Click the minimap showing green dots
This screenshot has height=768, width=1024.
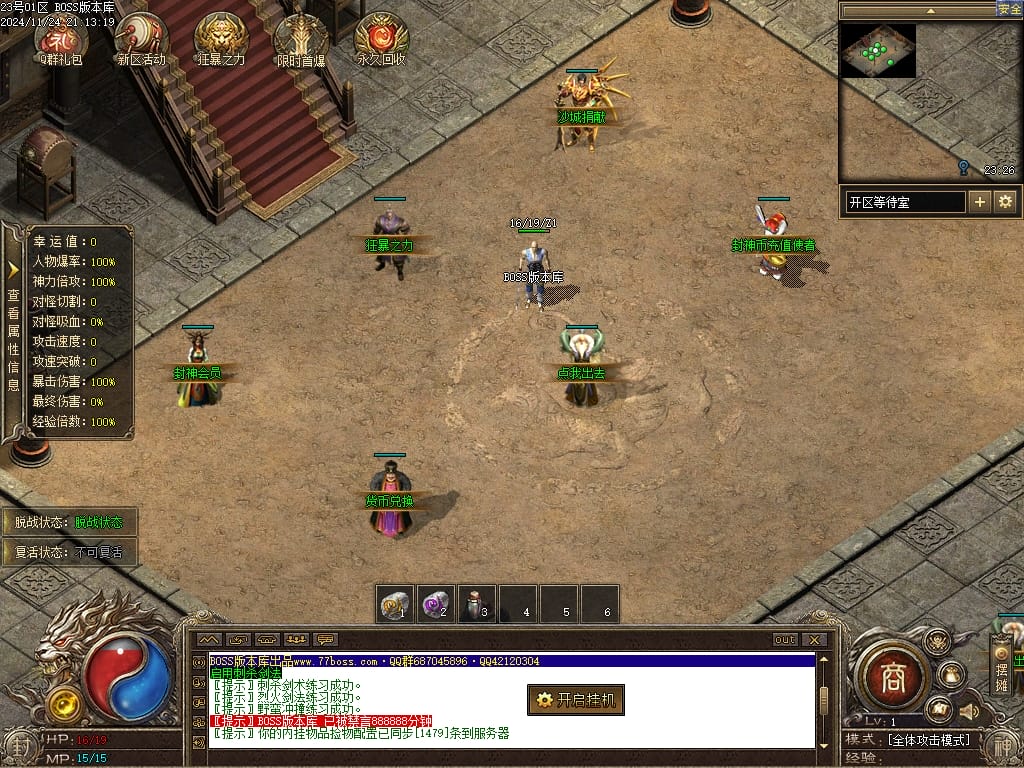point(877,52)
